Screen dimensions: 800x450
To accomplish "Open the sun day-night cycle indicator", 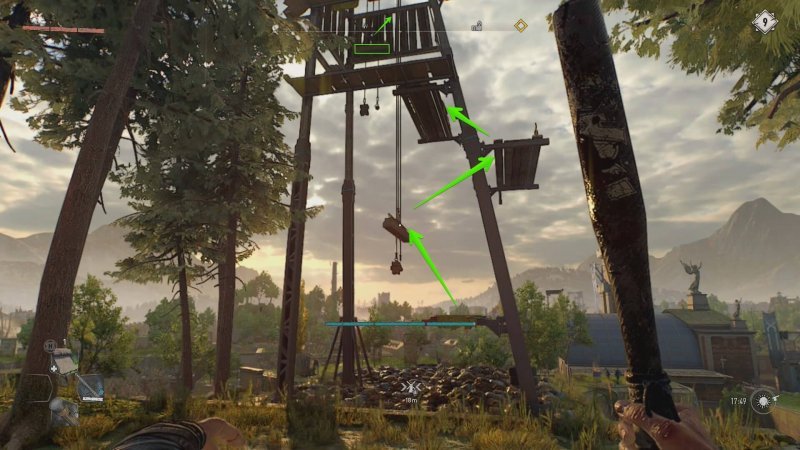I will tap(765, 400).
